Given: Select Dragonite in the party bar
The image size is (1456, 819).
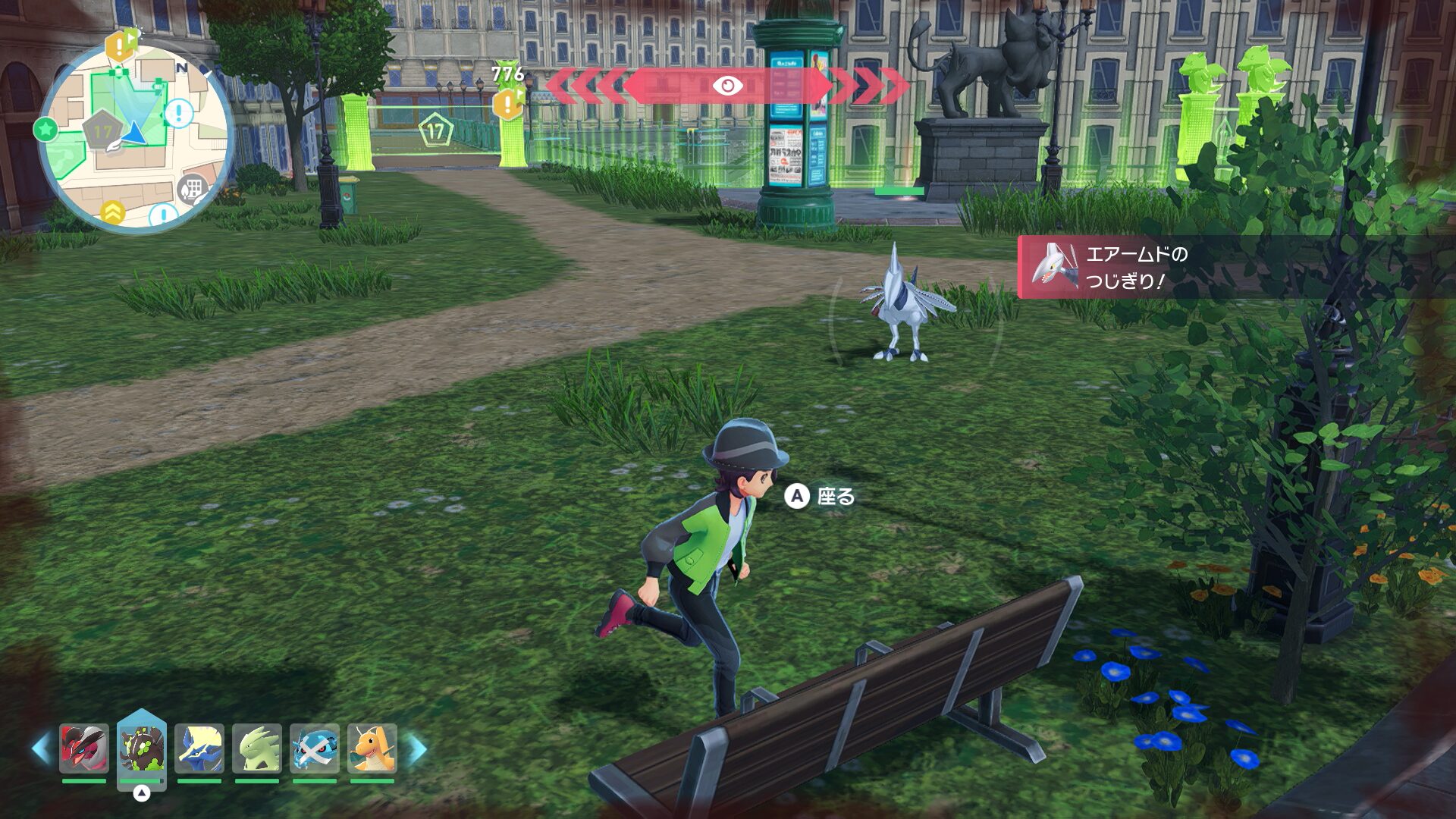Looking at the screenshot, I should [x=372, y=748].
